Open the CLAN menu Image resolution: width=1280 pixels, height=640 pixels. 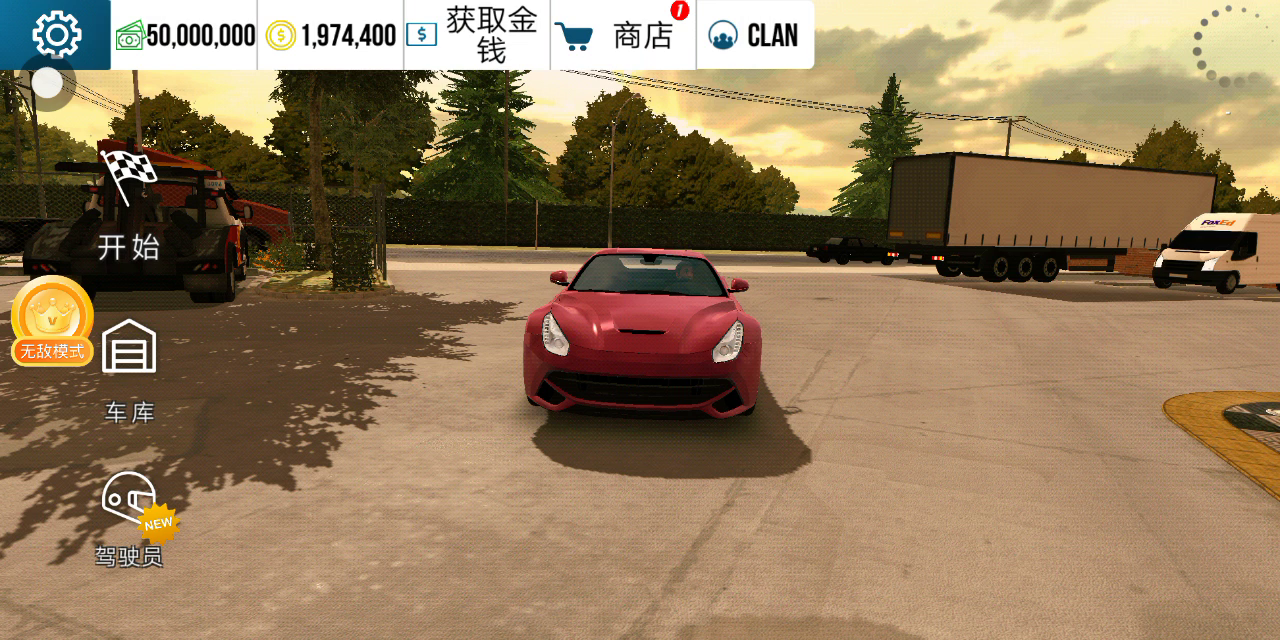[x=754, y=36]
